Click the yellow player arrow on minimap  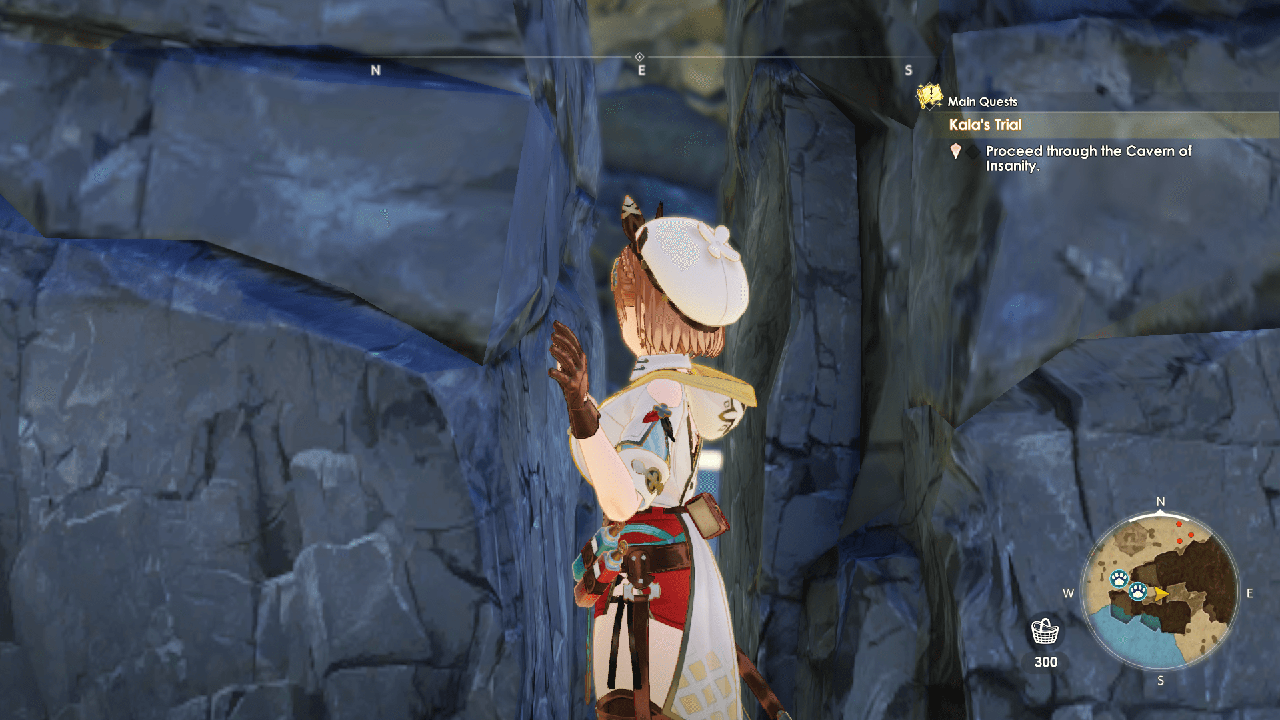pyautogui.click(x=1160, y=593)
